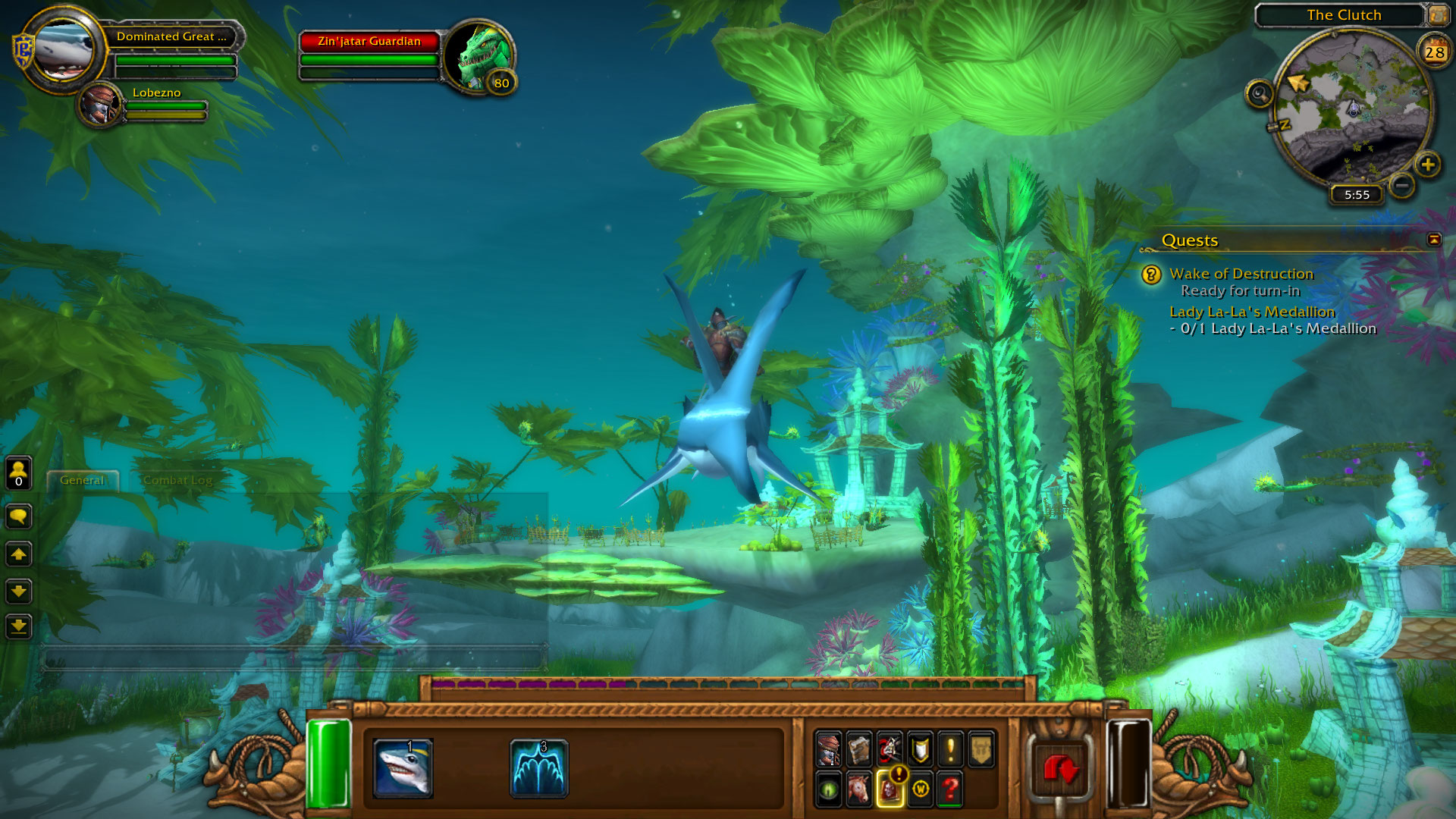
Task: Open the spellbook micro button
Action: coord(859,749)
